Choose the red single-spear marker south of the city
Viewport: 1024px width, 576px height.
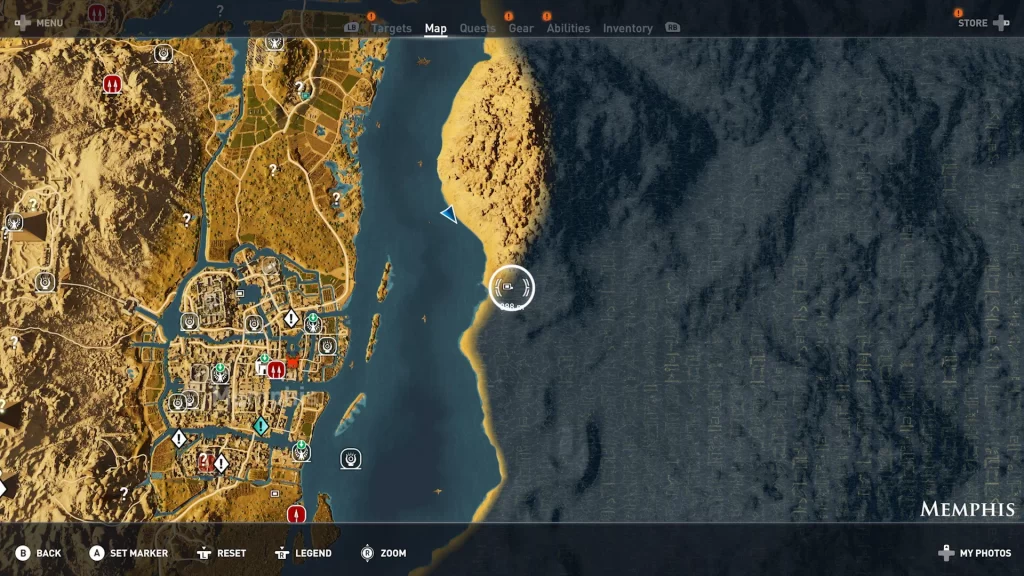pos(295,514)
